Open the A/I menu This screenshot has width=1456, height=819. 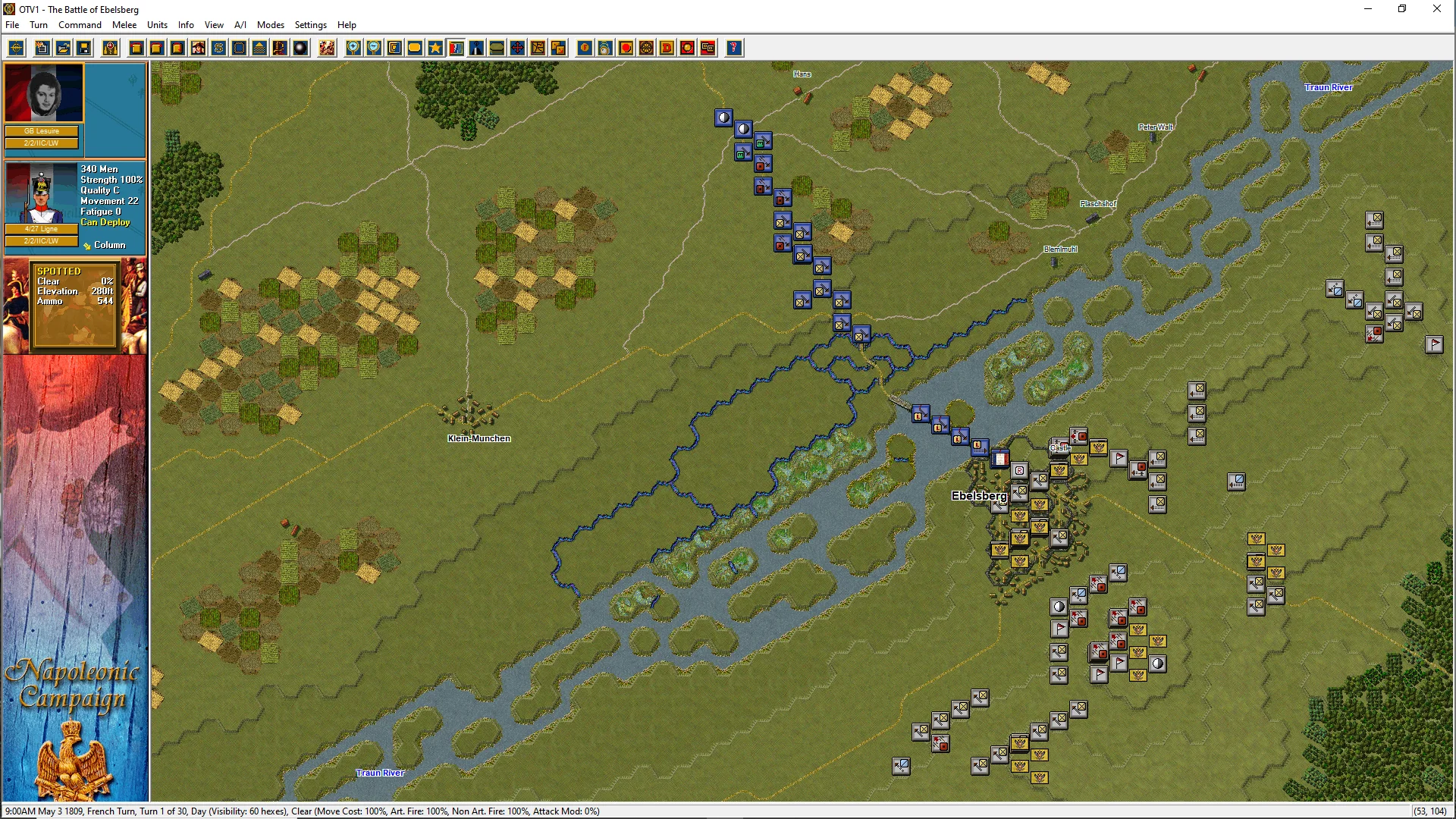[x=240, y=25]
